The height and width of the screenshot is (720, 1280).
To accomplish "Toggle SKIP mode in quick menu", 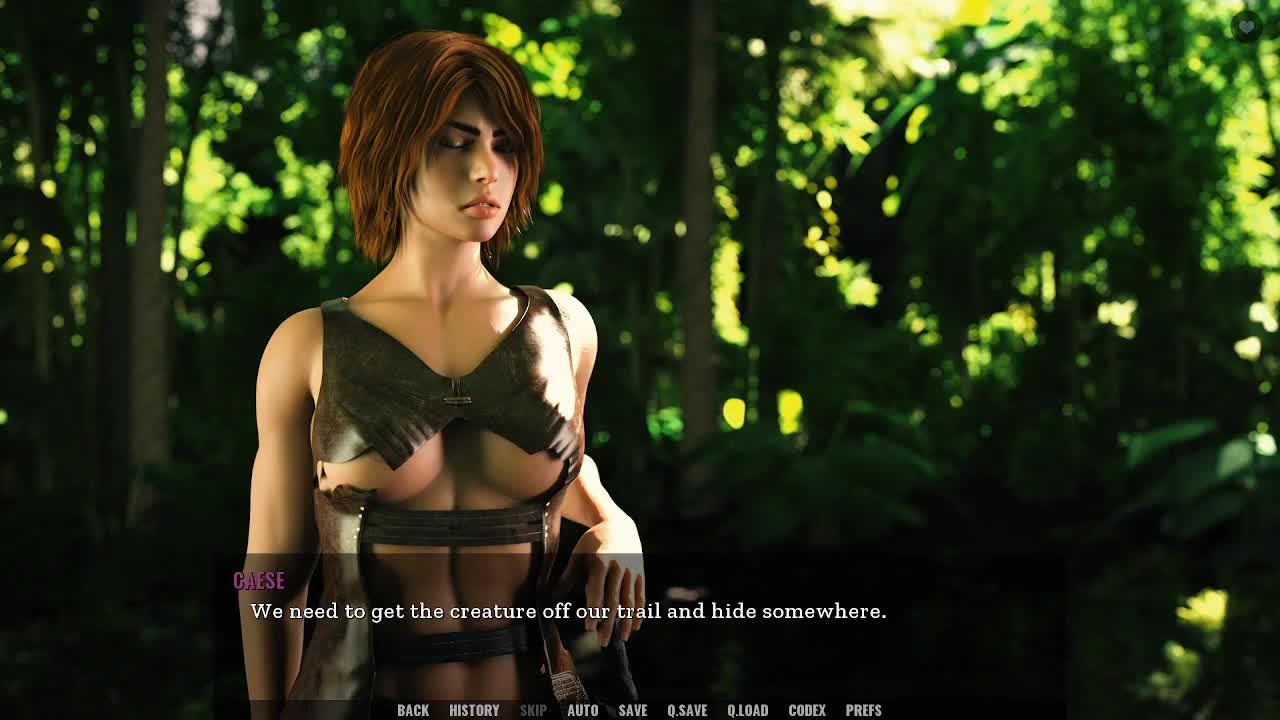I will (533, 710).
